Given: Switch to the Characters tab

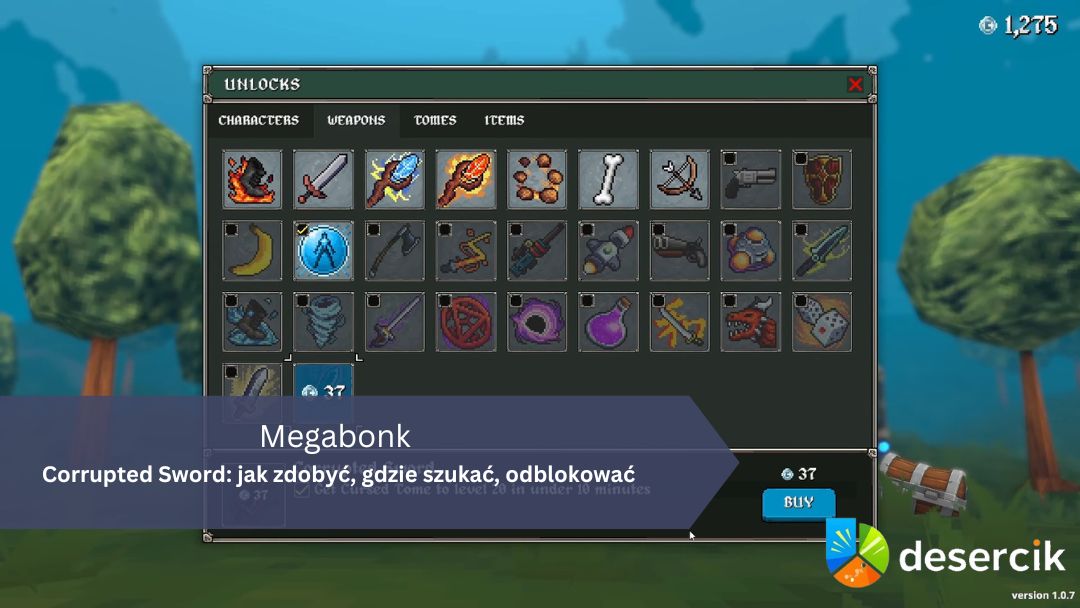Looking at the screenshot, I should tap(258, 120).
